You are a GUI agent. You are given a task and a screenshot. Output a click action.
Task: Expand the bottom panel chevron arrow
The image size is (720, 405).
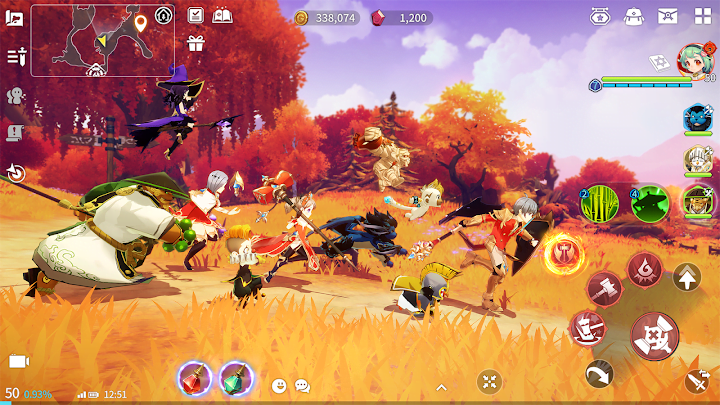click(440, 385)
